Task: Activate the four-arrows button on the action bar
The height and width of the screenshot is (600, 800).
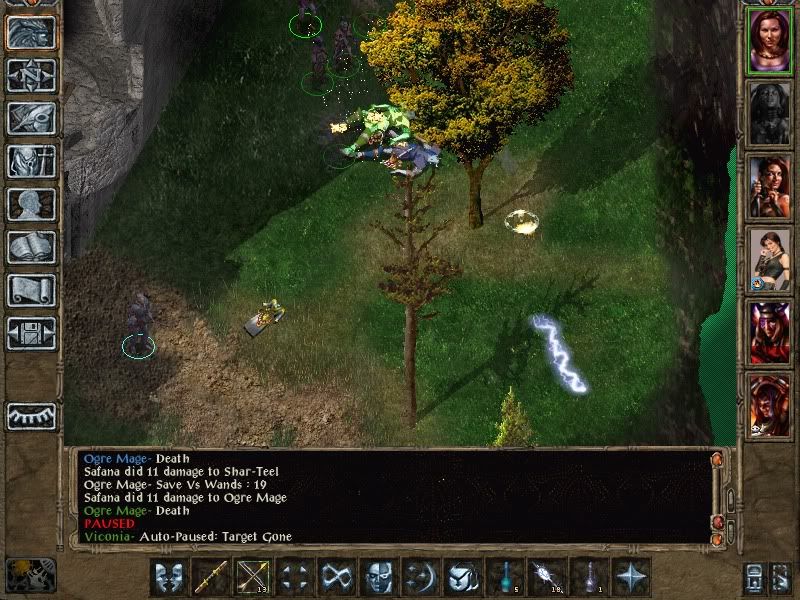Action: click(x=296, y=577)
